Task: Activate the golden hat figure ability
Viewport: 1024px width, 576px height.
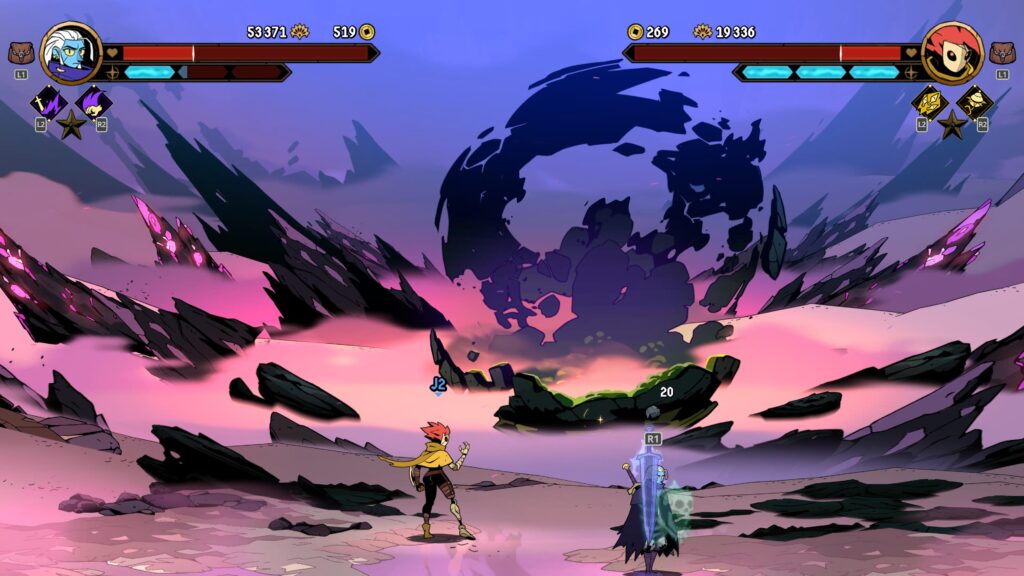Action: point(974,101)
